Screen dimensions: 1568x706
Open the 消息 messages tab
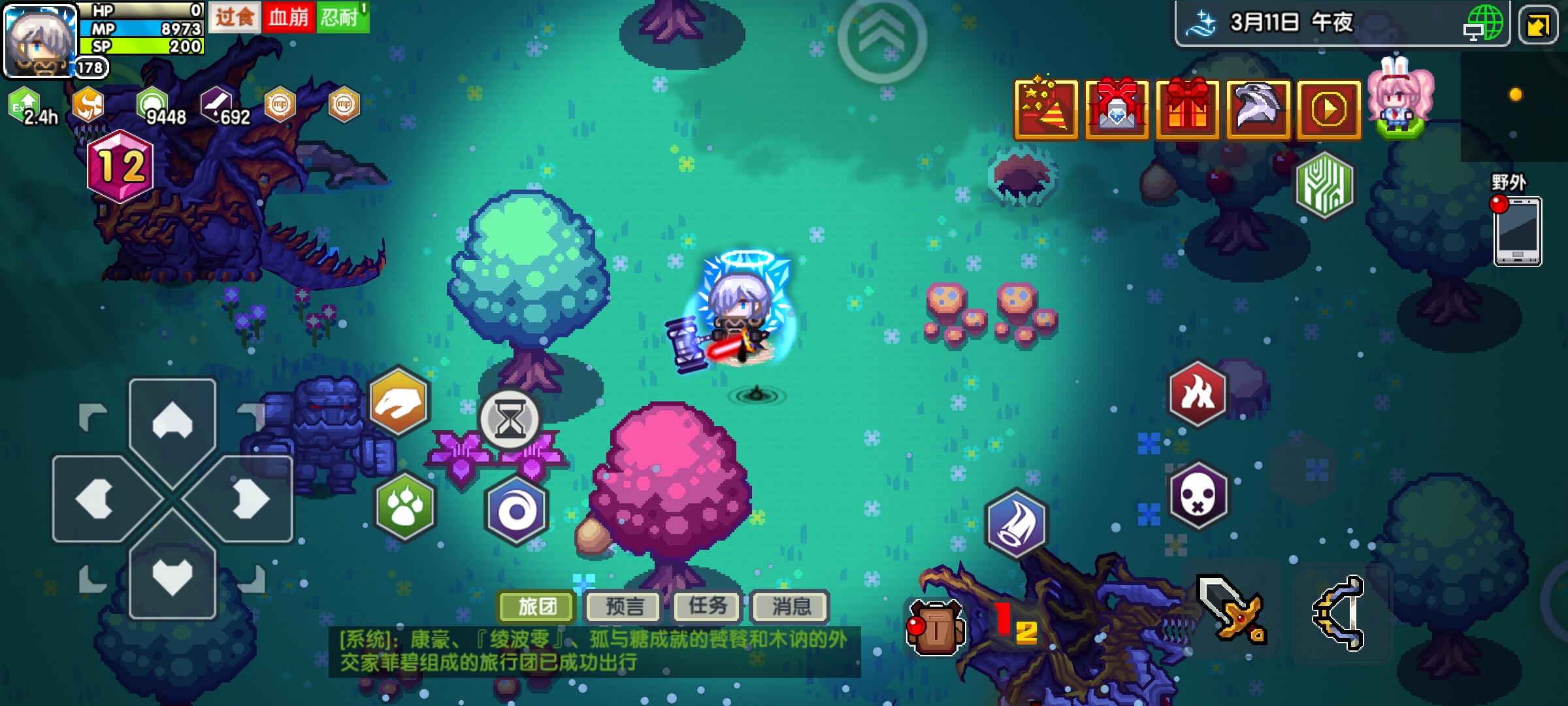791,608
